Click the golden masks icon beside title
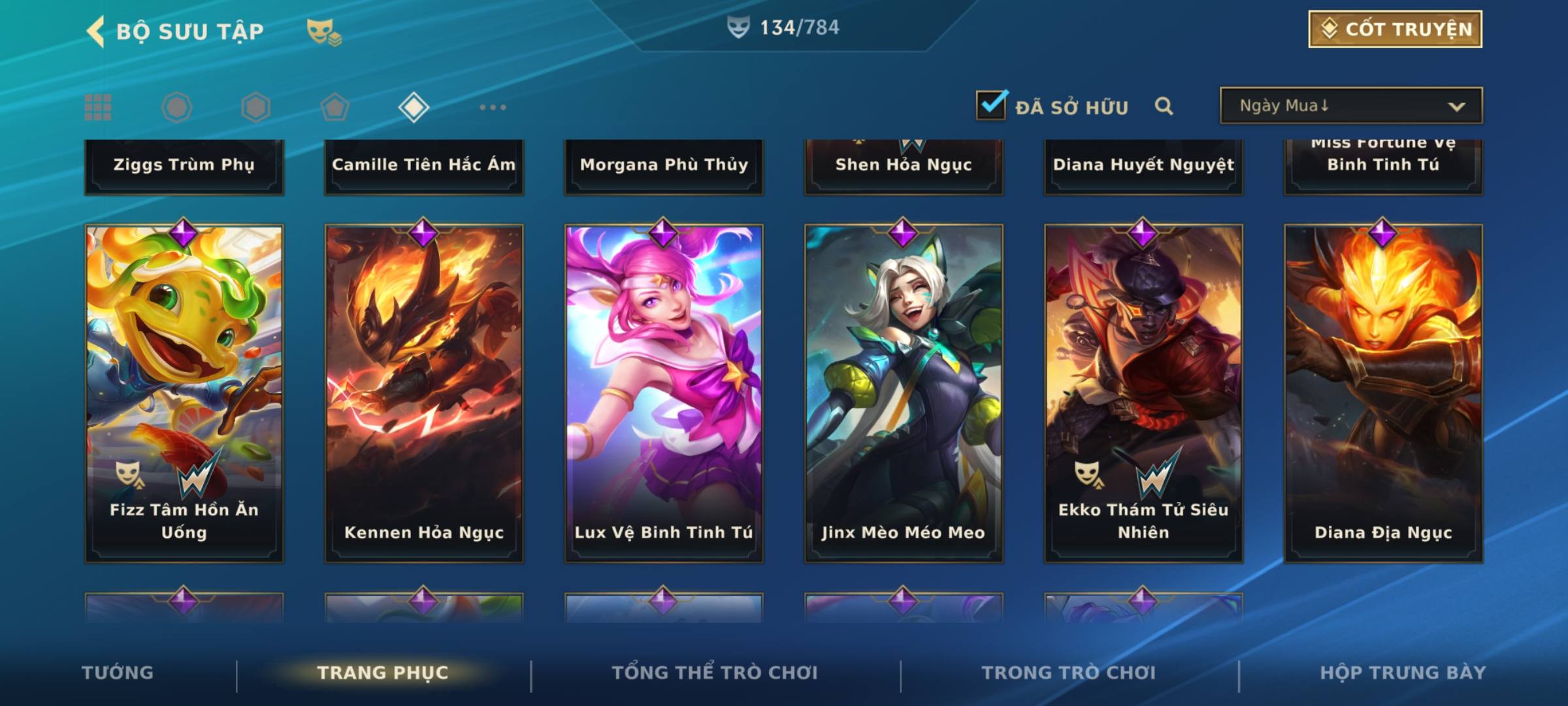The width and height of the screenshot is (1568, 706). pyautogui.click(x=323, y=31)
